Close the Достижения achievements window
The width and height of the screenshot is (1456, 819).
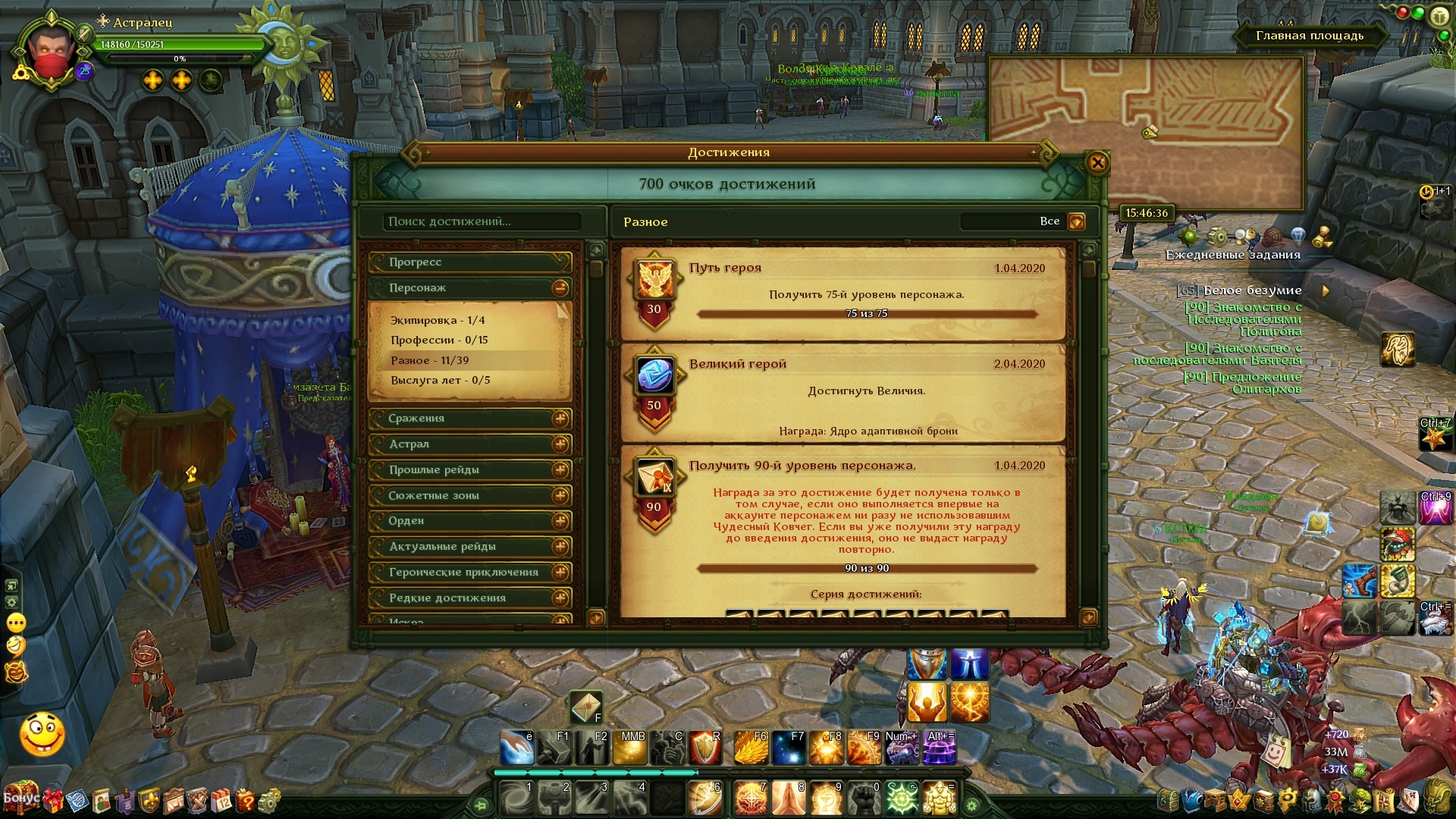[x=1097, y=162]
